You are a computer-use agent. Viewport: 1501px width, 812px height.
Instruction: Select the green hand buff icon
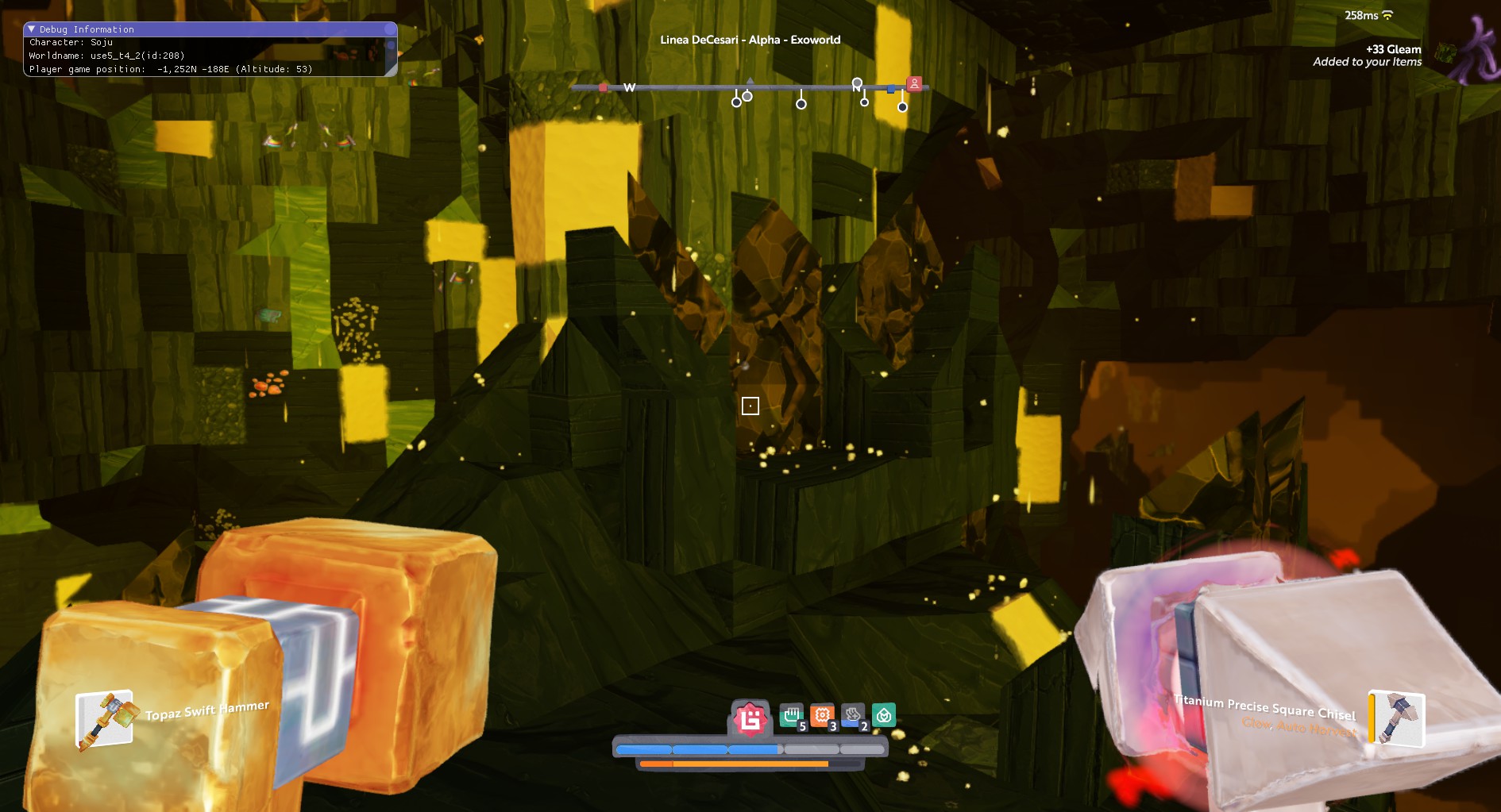[x=792, y=716]
